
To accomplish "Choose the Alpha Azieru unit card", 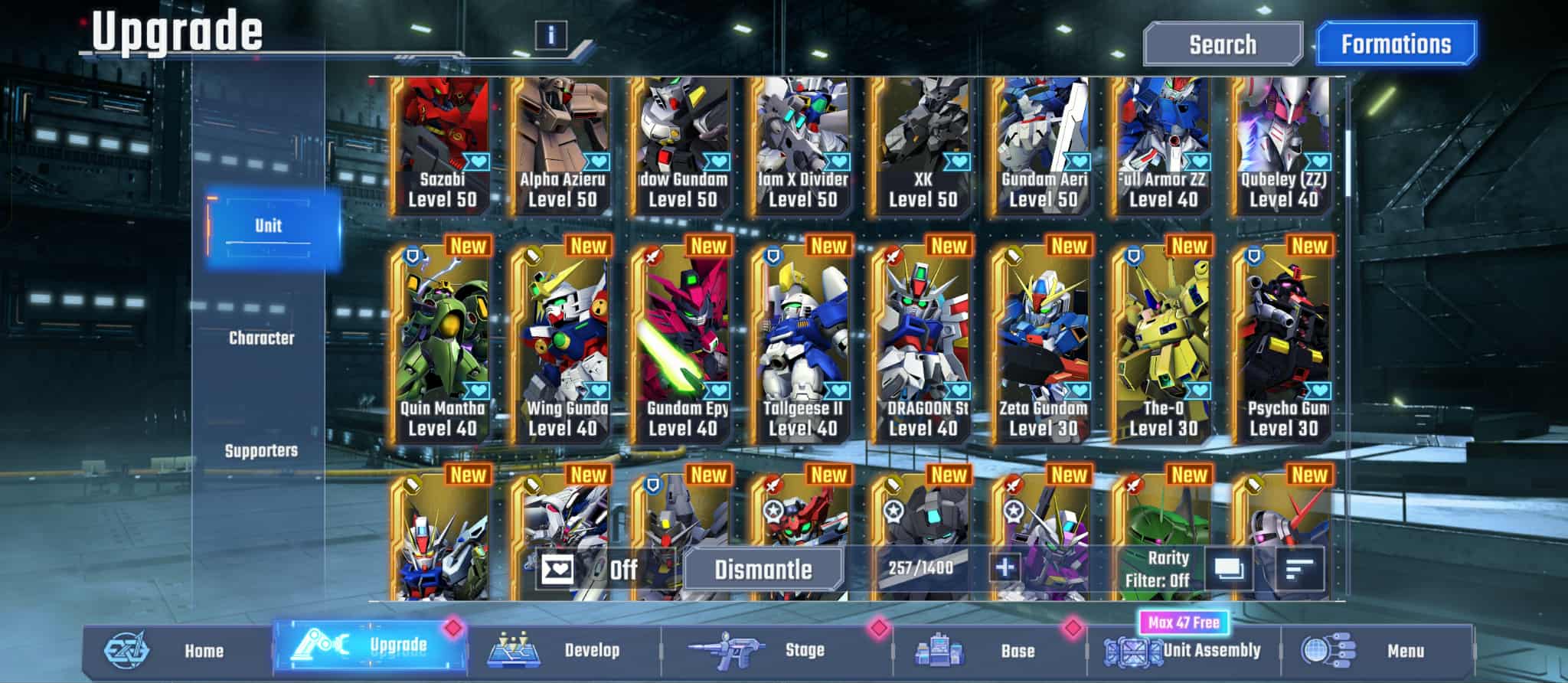I will (x=562, y=145).
